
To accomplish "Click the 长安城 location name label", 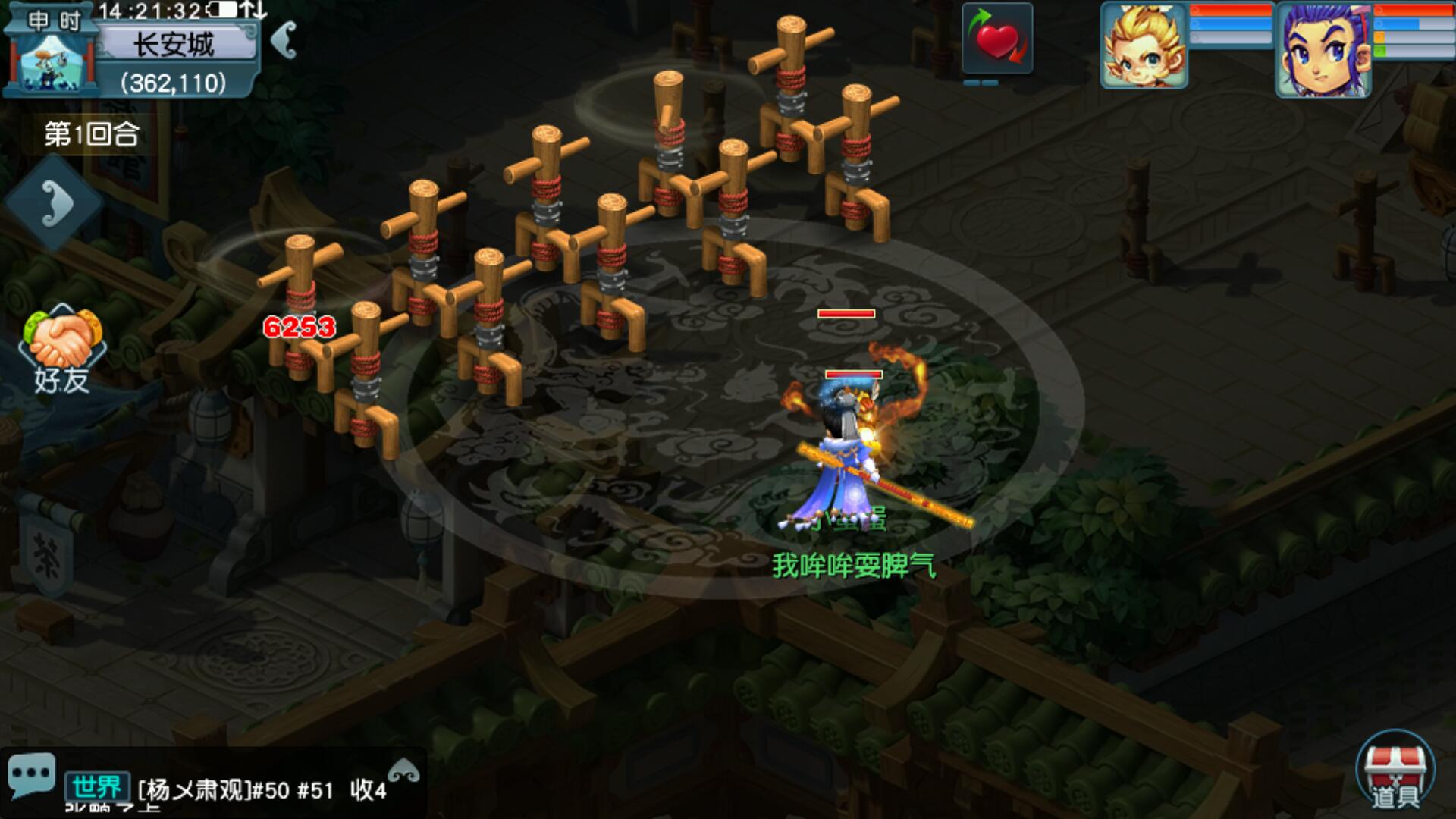I will (174, 44).
